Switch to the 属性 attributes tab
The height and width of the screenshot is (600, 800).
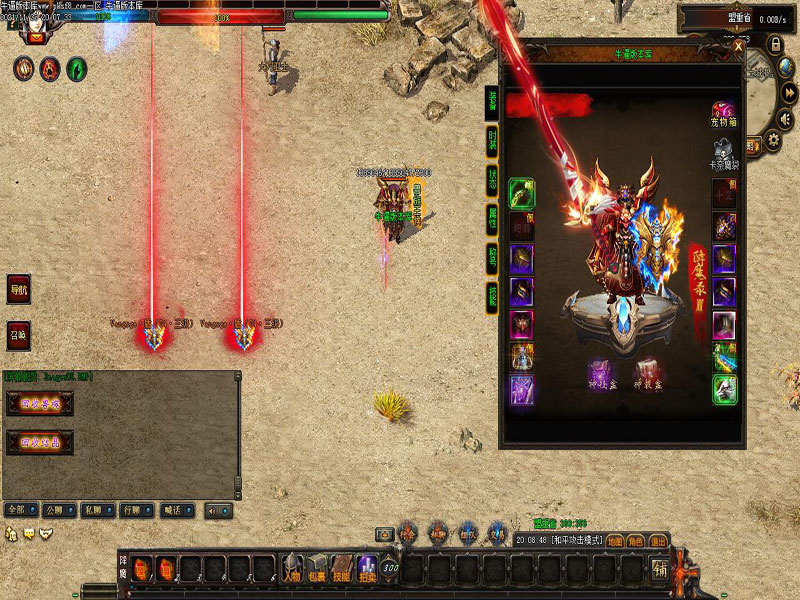click(492, 216)
